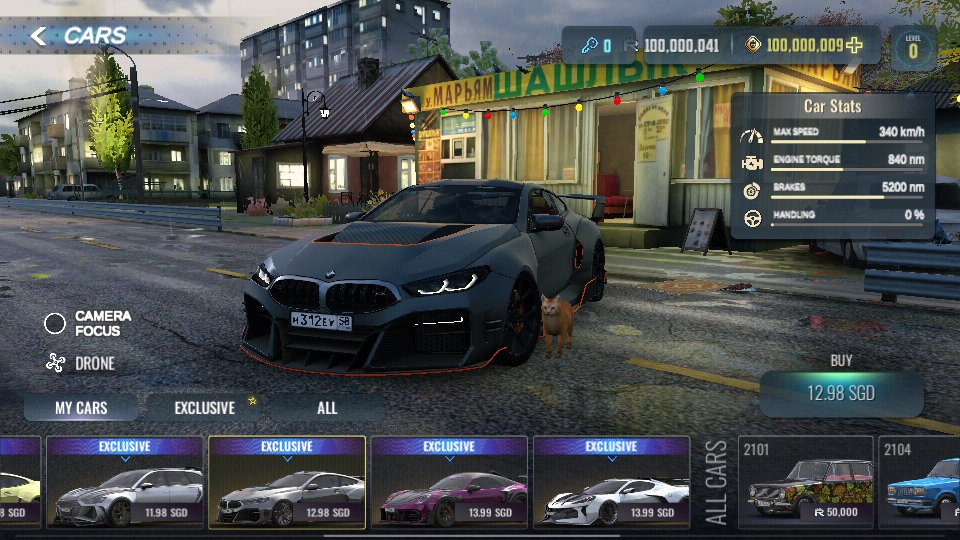960x540 pixels.
Task: Choose the 12.98 SGD exclusive car thumbnail
Action: (287, 484)
